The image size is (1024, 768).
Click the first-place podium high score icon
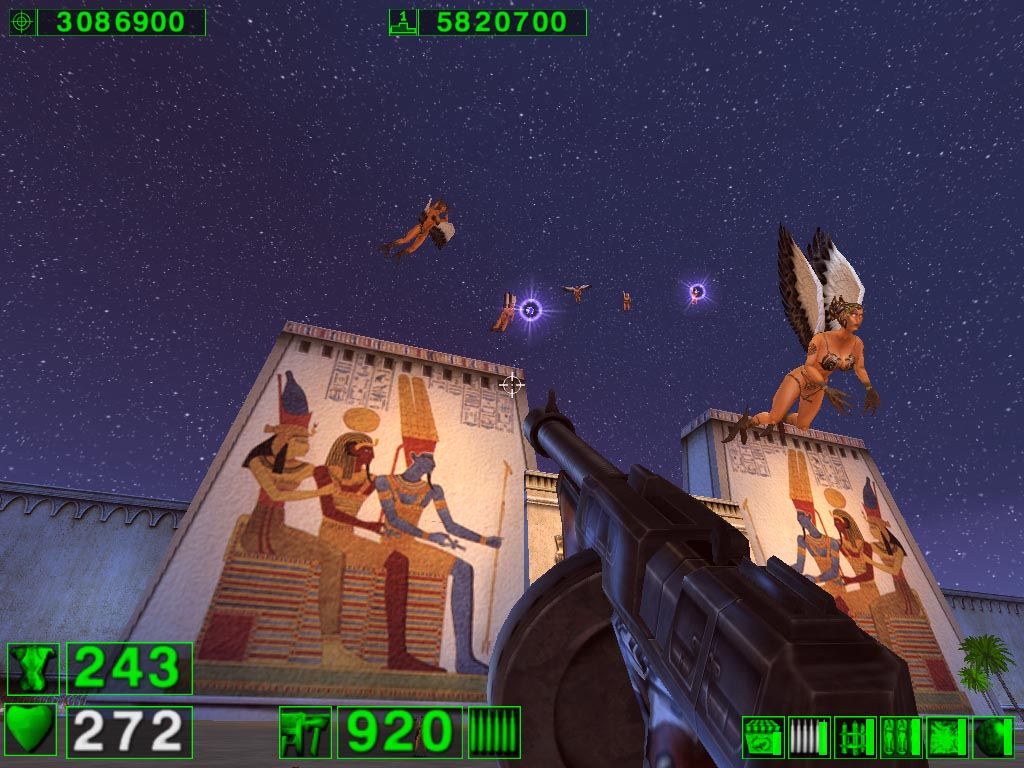(x=403, y=22)
